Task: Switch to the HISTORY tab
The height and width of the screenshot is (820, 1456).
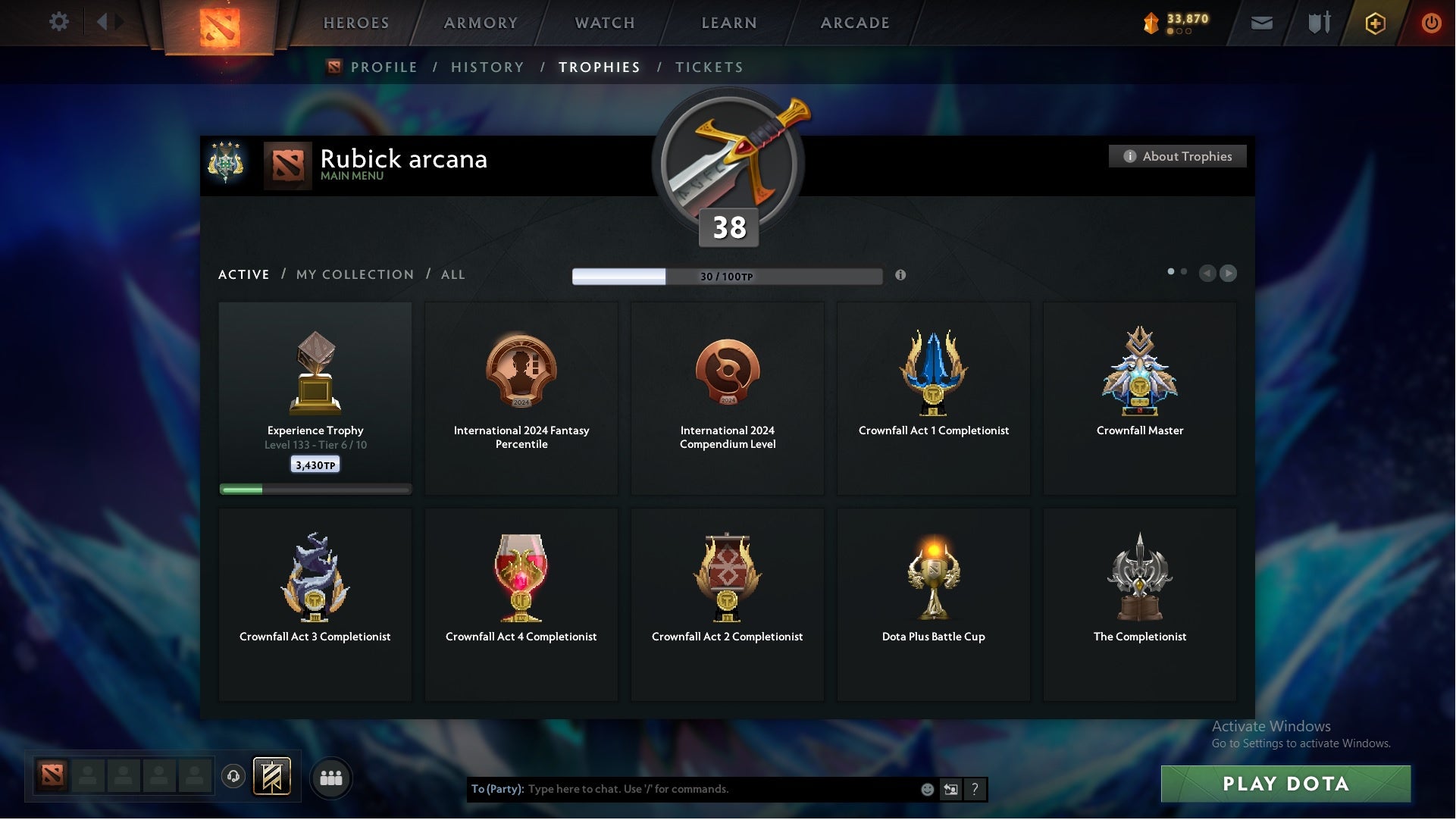Action: pos(487,67)
